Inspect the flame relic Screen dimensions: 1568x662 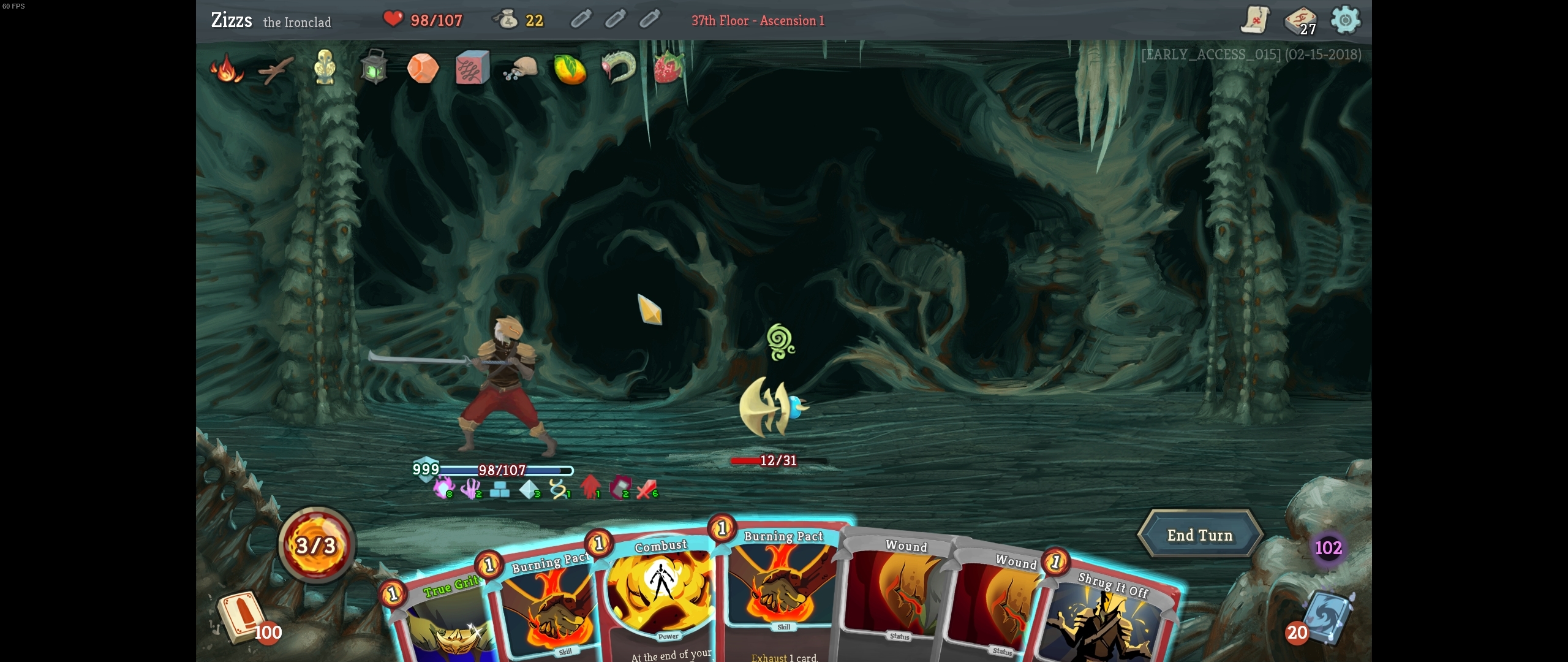tap(227, 69)
